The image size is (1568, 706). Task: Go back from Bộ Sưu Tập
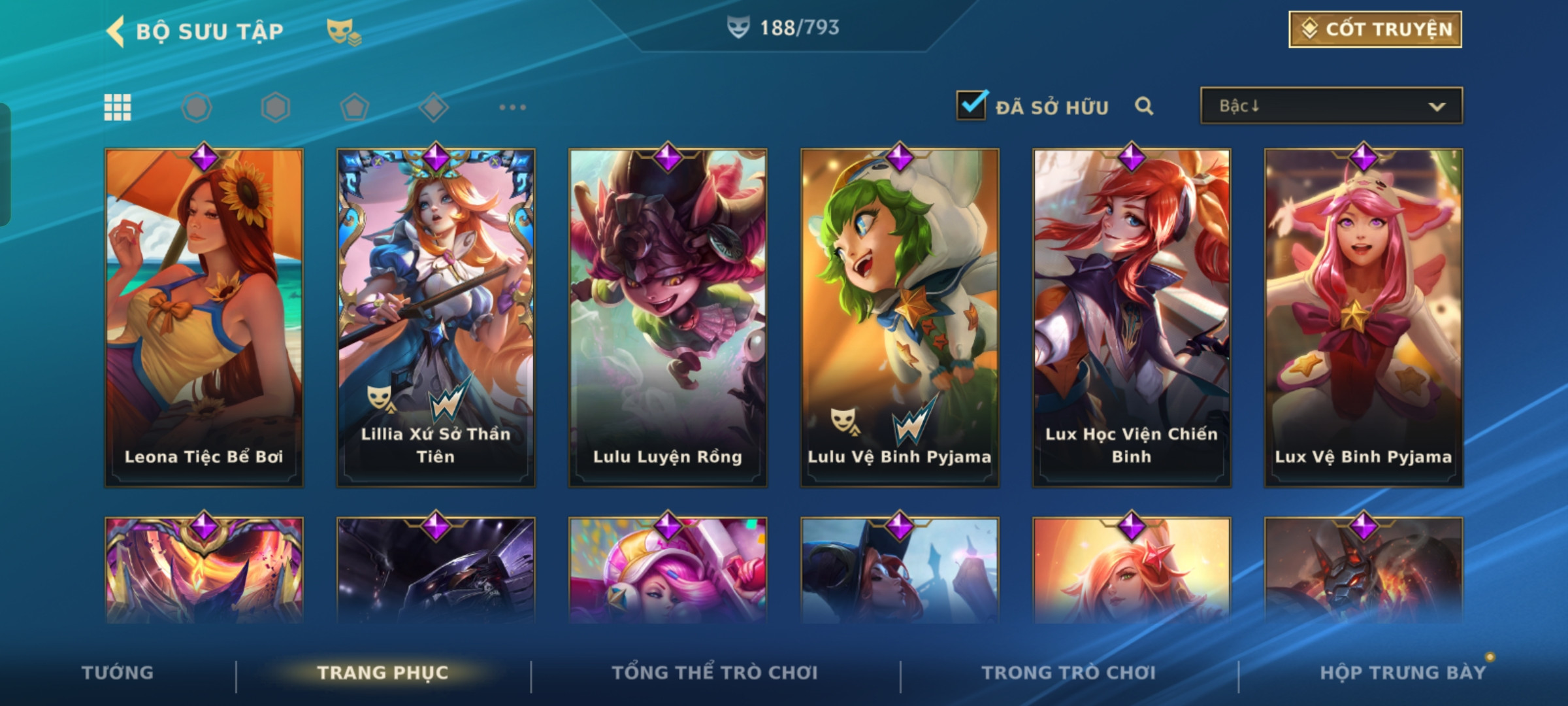116,31
